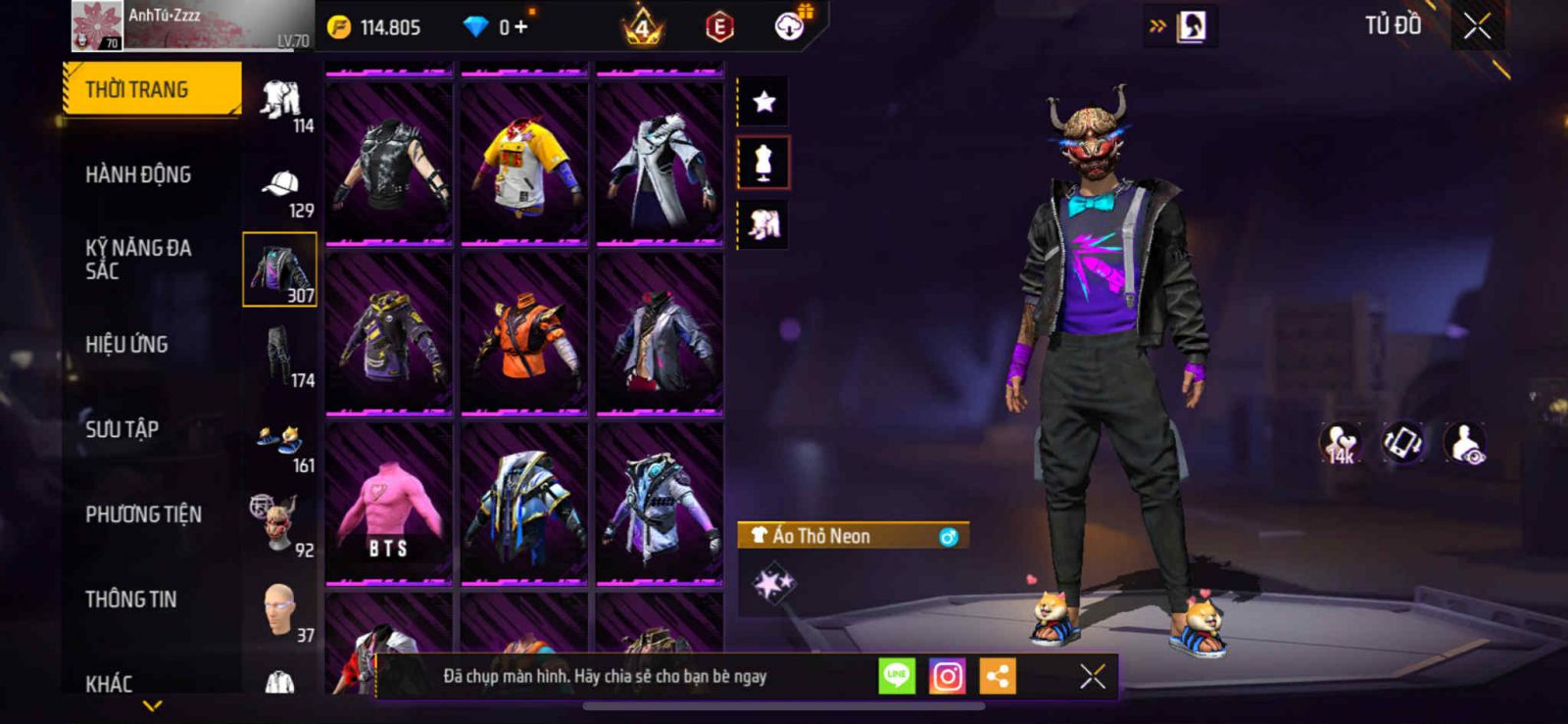Image resolution: width=1568 pixels, height=724 pixels.
Task: Show the Thông Tin section
Action: (x=130, y=599)
